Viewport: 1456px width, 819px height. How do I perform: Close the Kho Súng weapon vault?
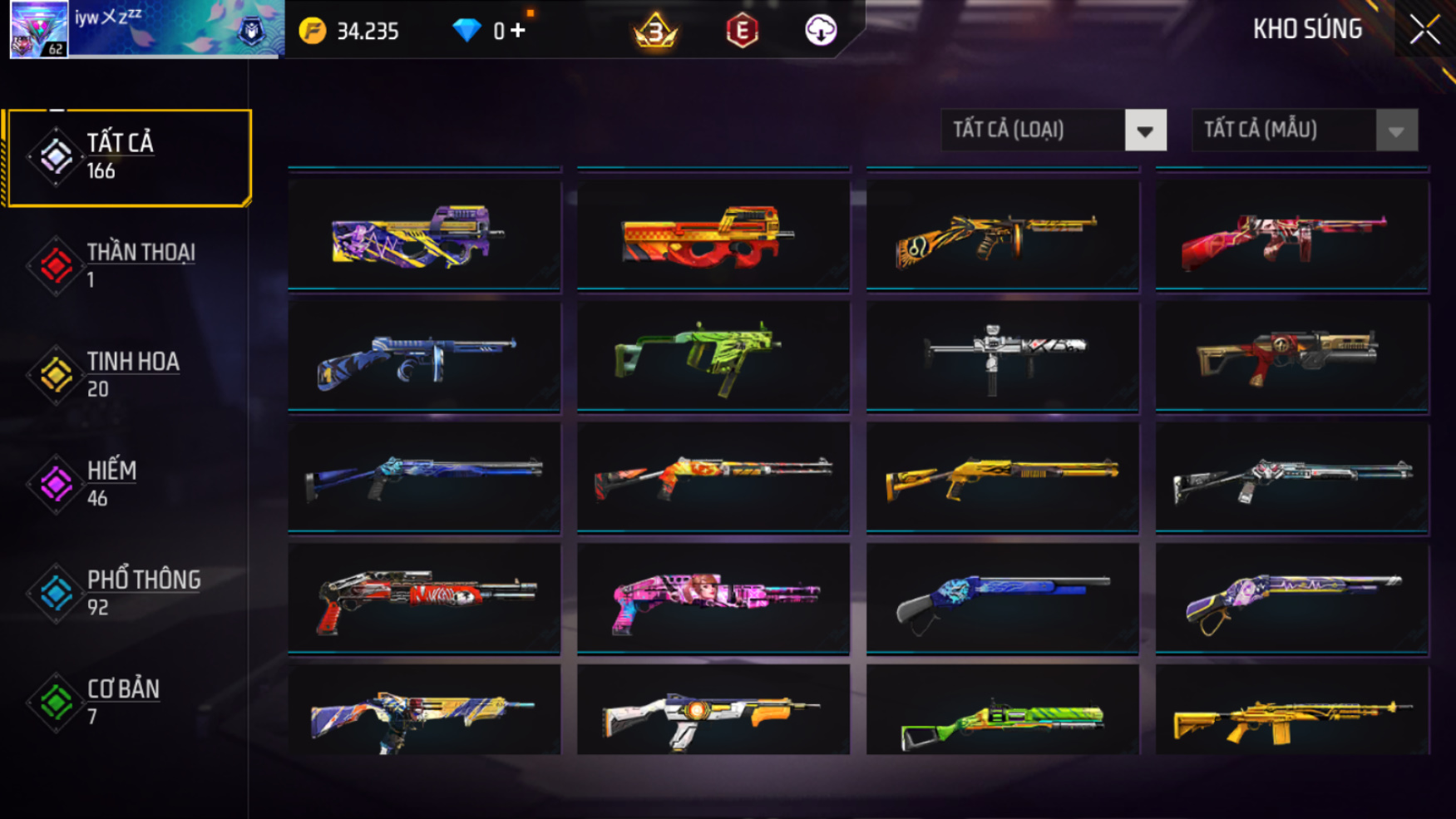click(x=1424, y=31)
